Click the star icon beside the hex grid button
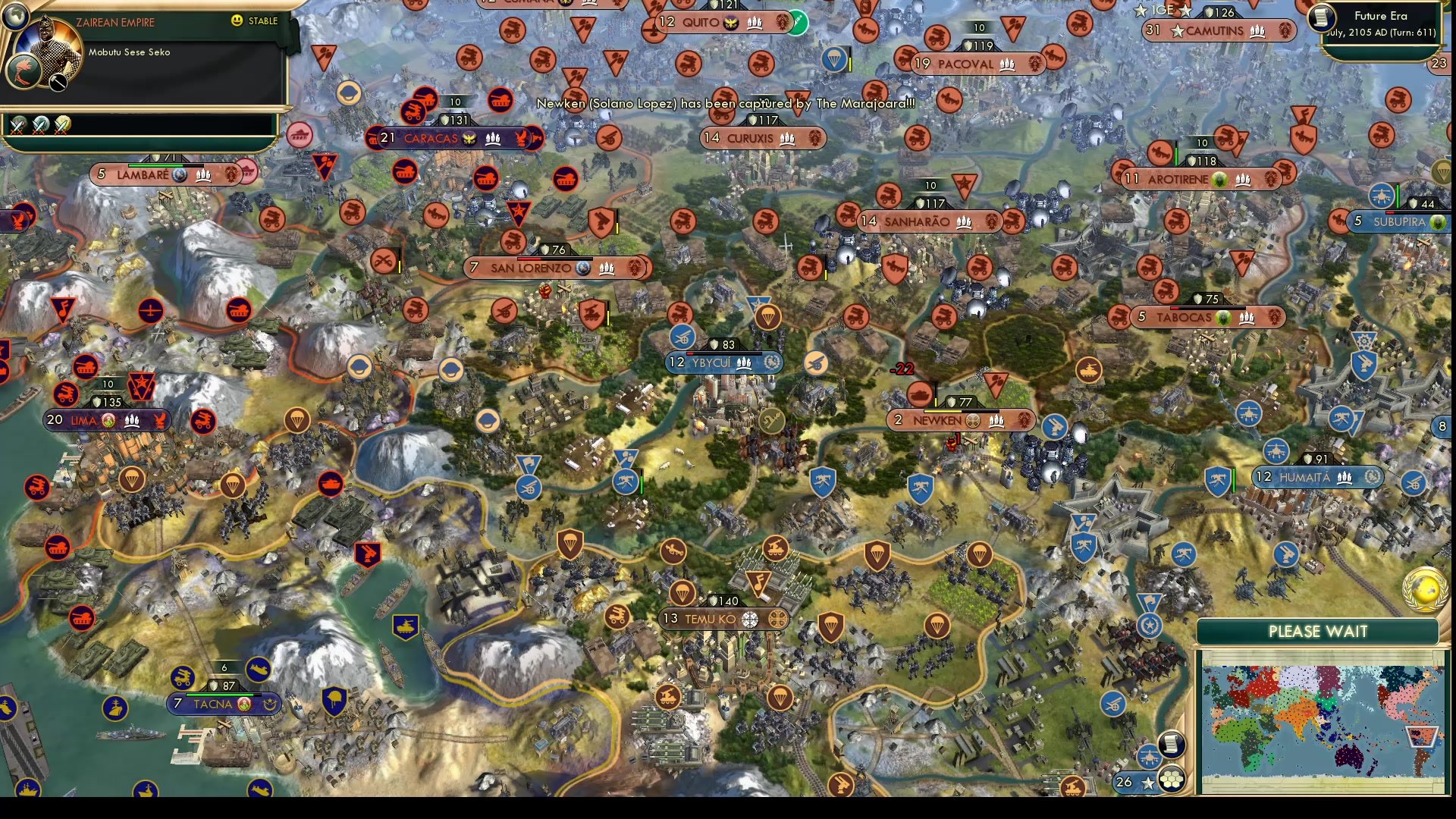Screen dimensions: 1456x819 1147,782
